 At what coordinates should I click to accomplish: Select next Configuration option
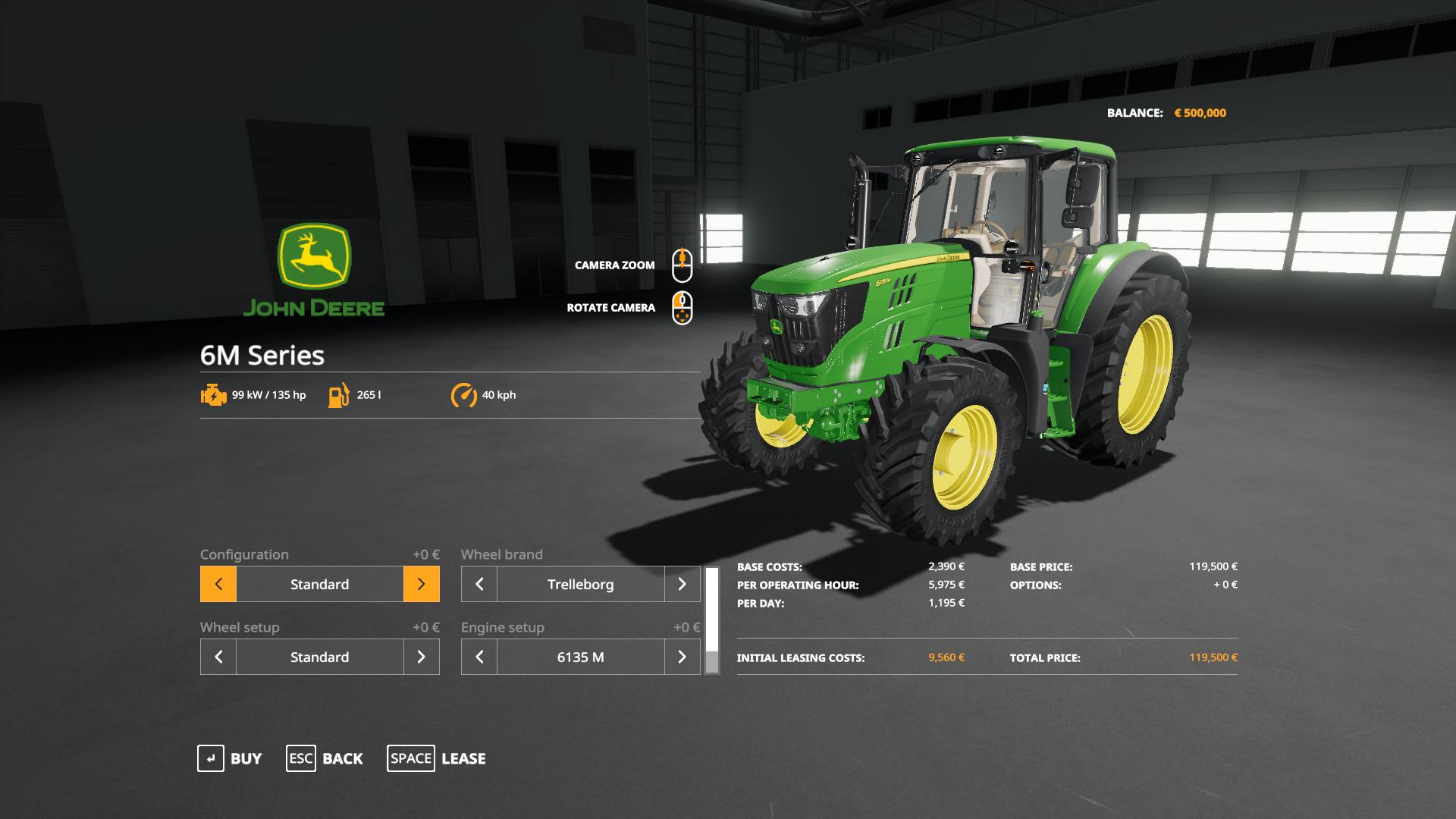[x=422, y=584]
